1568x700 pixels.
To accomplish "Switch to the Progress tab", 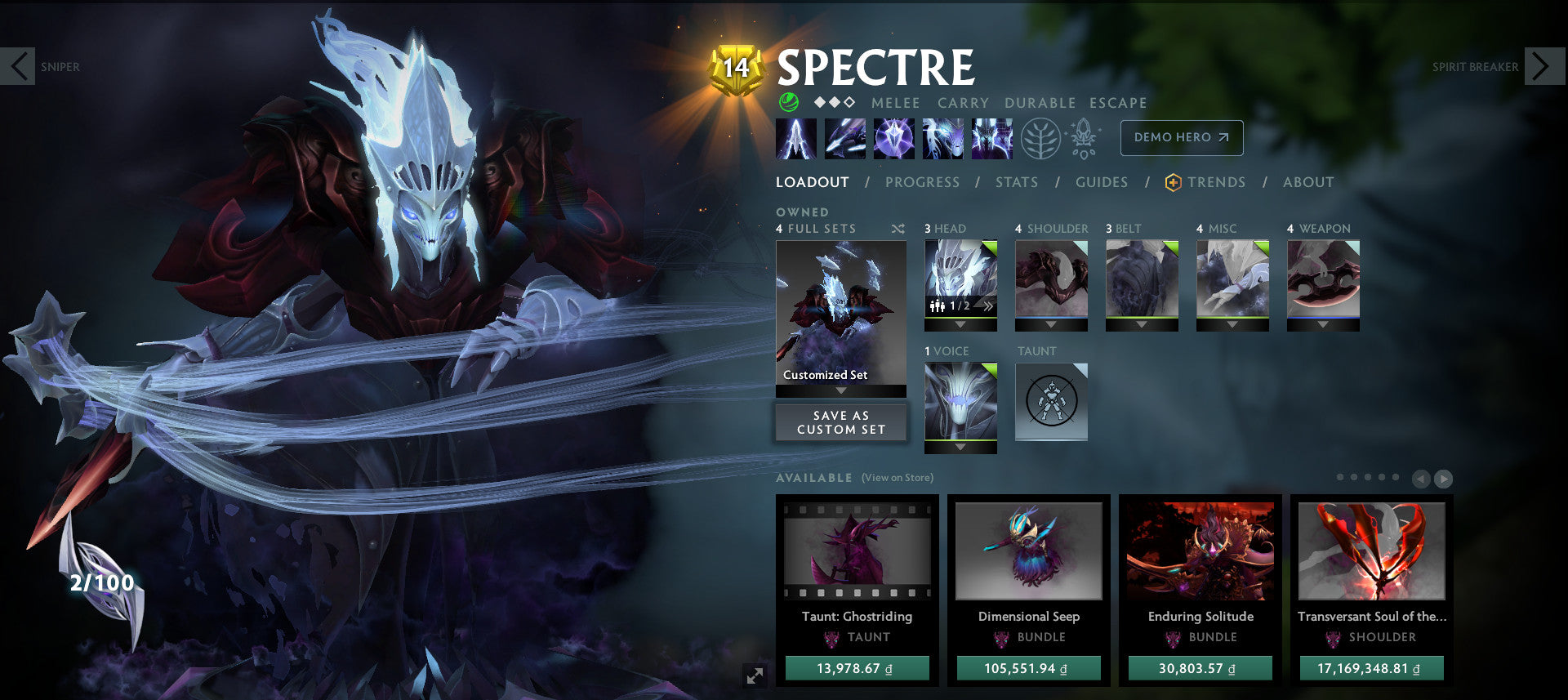I will (923, 182).
